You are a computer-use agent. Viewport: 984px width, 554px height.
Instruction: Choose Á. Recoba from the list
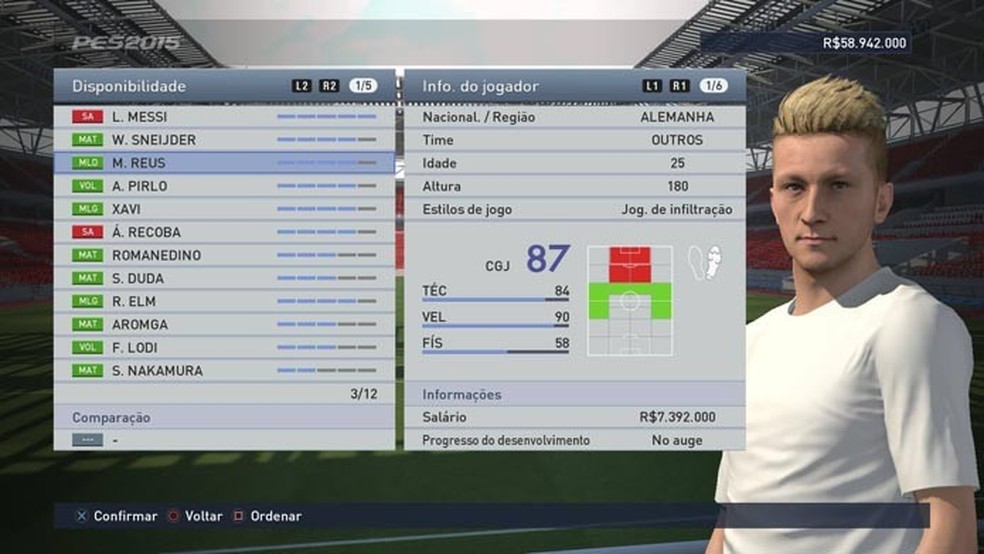point(224,232)
